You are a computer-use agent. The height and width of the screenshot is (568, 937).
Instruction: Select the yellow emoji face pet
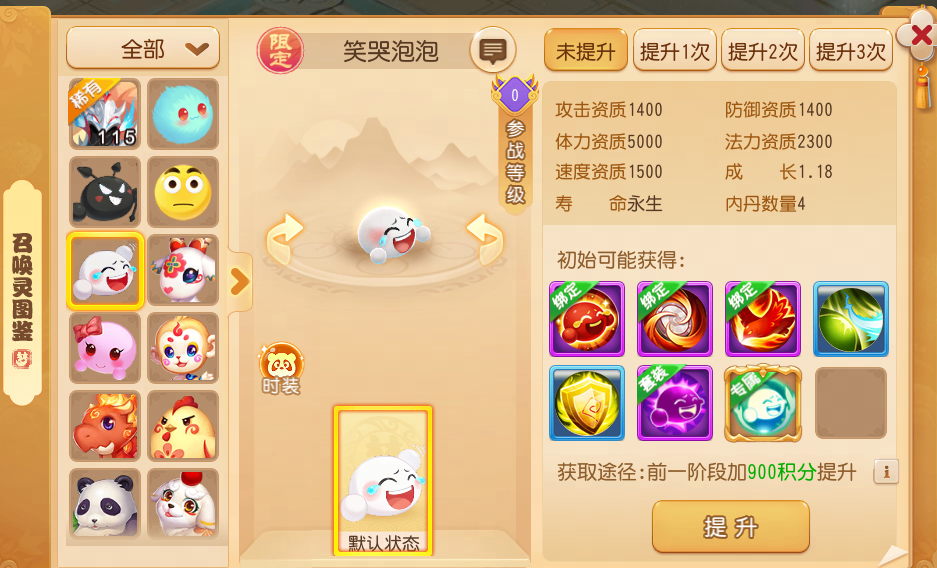(183, 191)
